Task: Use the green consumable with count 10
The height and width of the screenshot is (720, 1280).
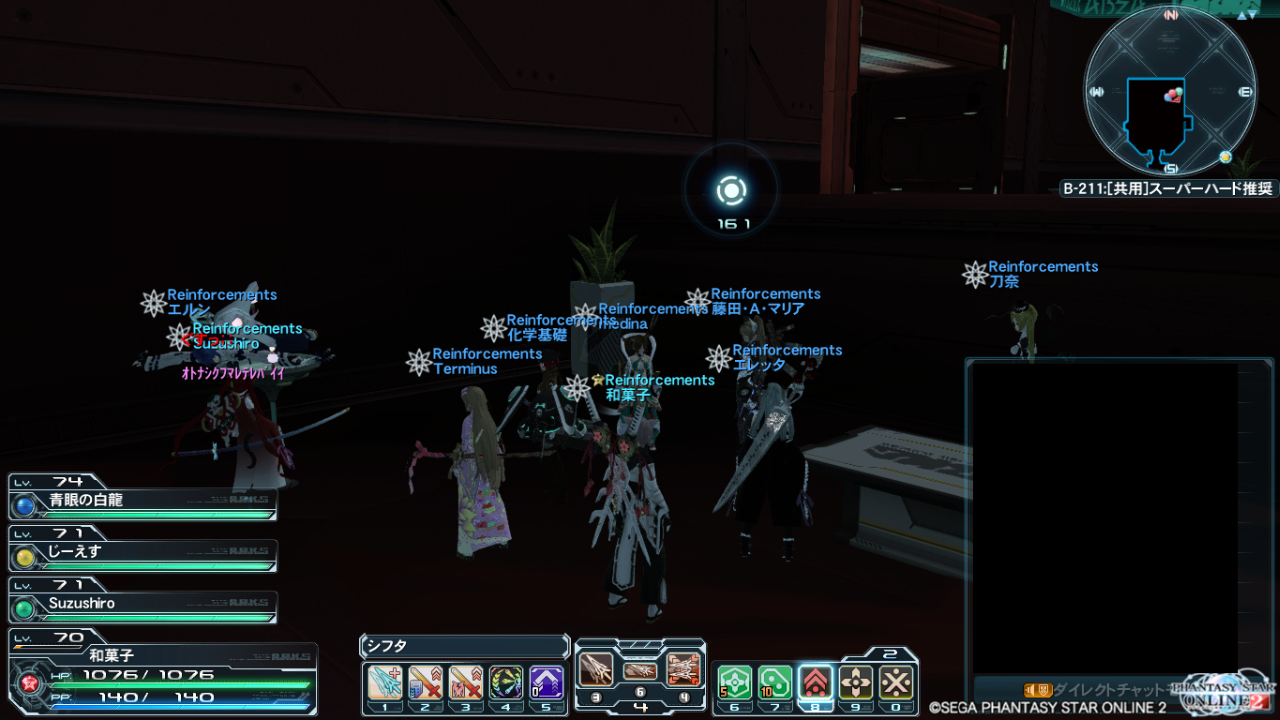Action: (x=775, y=682)
